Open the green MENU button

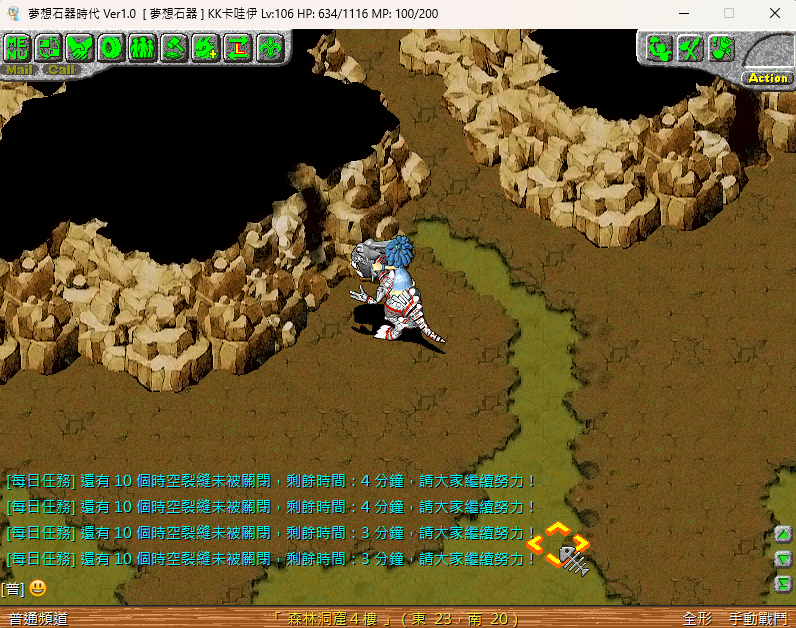click(18, 47)
